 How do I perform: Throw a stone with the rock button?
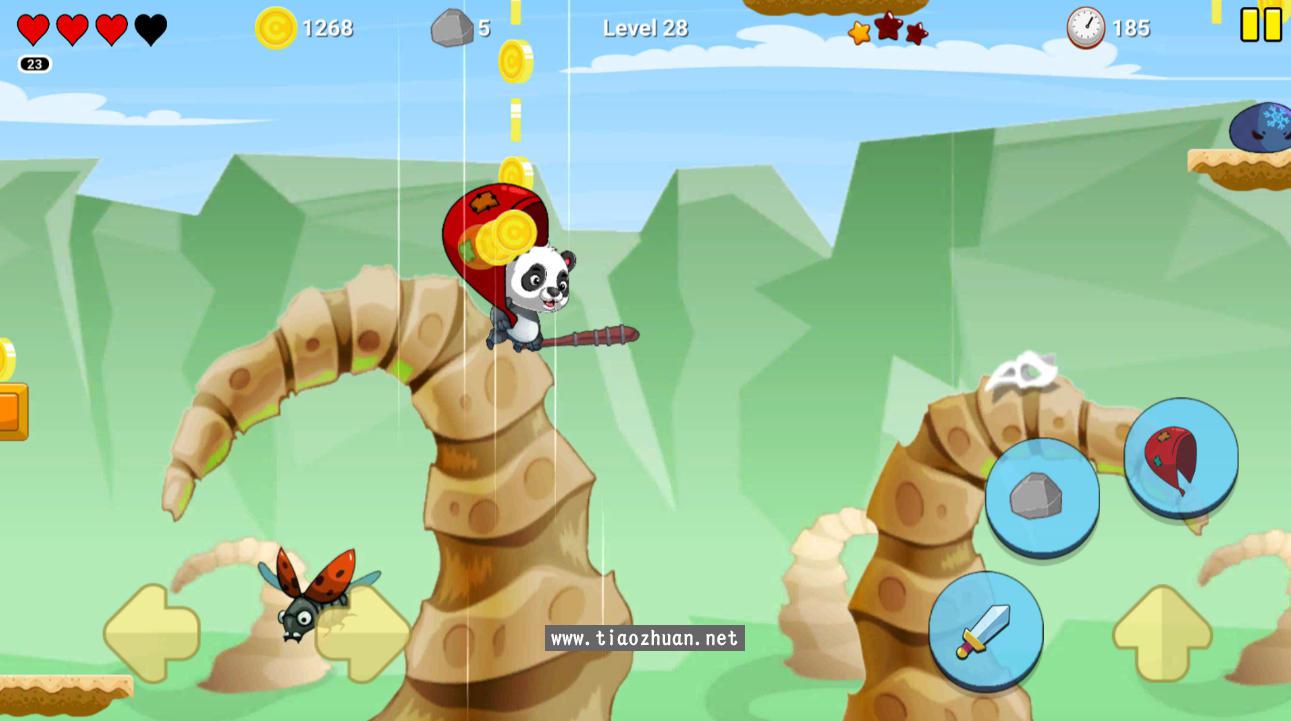click(1041, 496)
